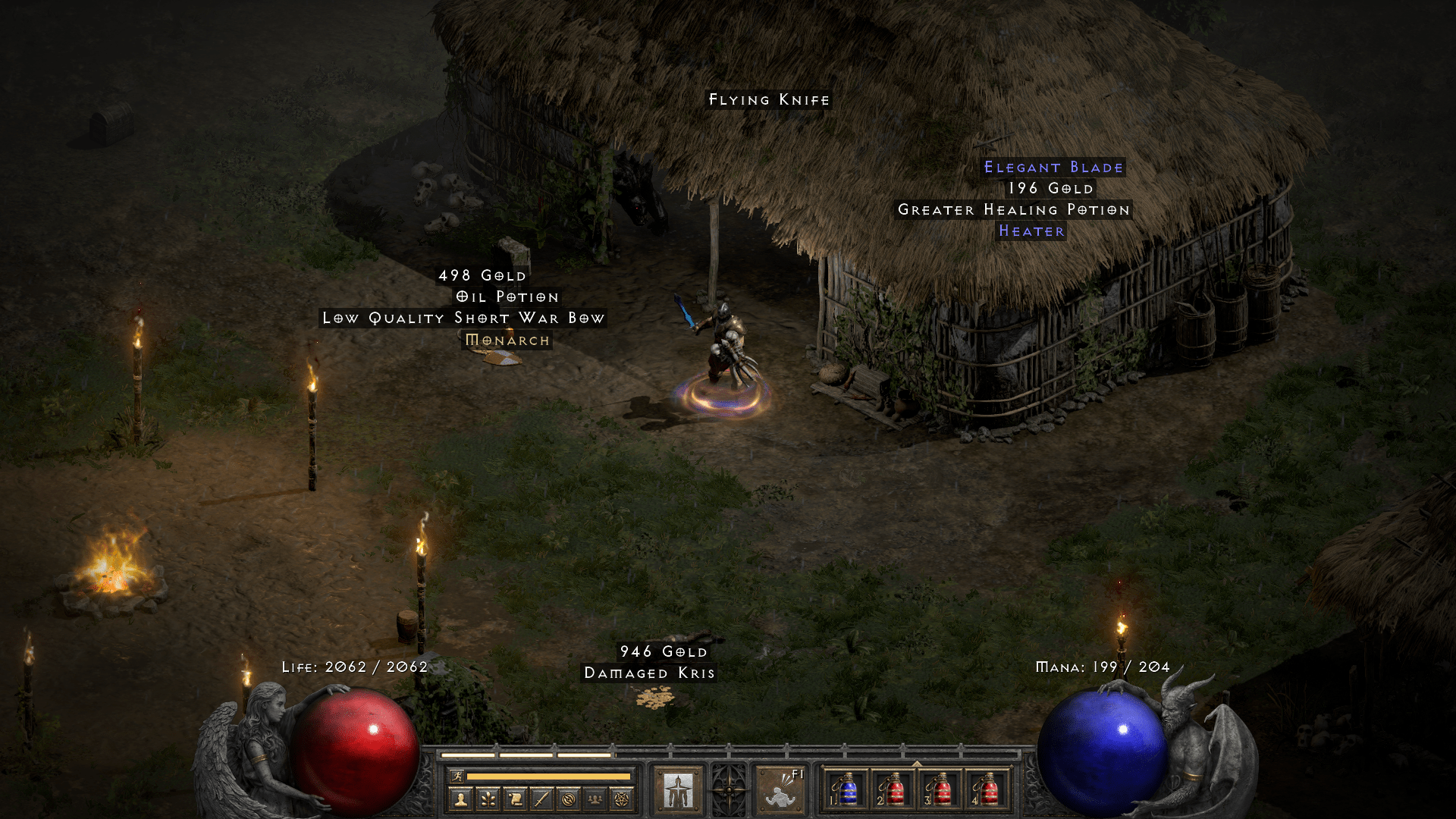The image size is (1456, 819).
Task: Open the skill tree panel
Action: [488, 799]
